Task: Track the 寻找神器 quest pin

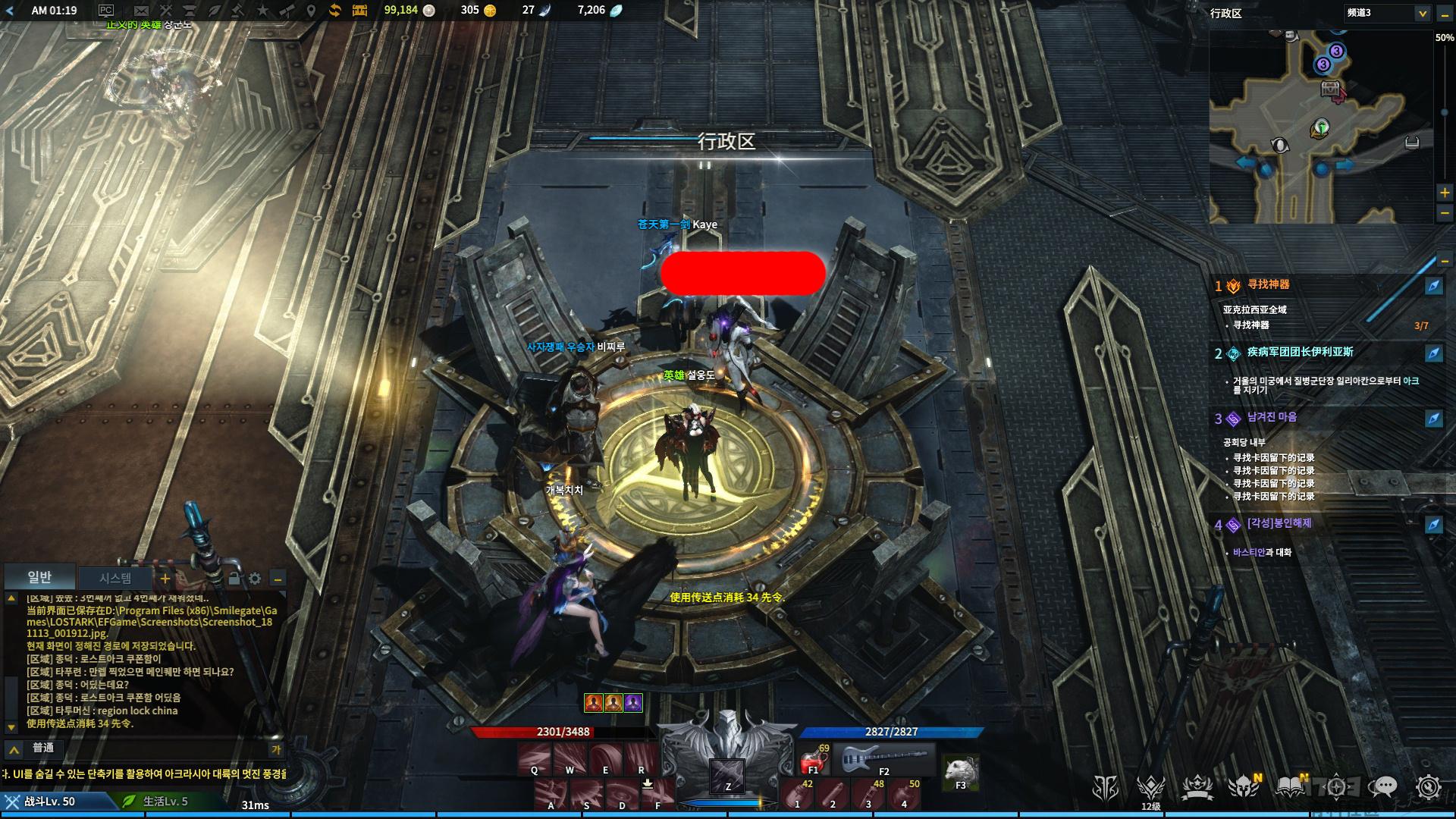Action: [x=1433, y=286]
